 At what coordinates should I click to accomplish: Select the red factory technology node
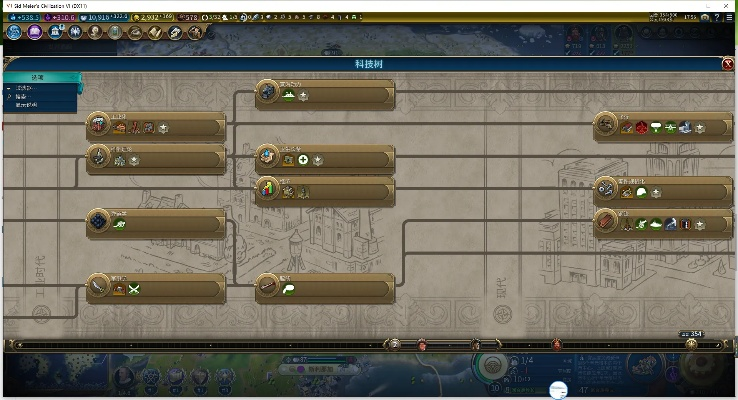click(100, 123)
